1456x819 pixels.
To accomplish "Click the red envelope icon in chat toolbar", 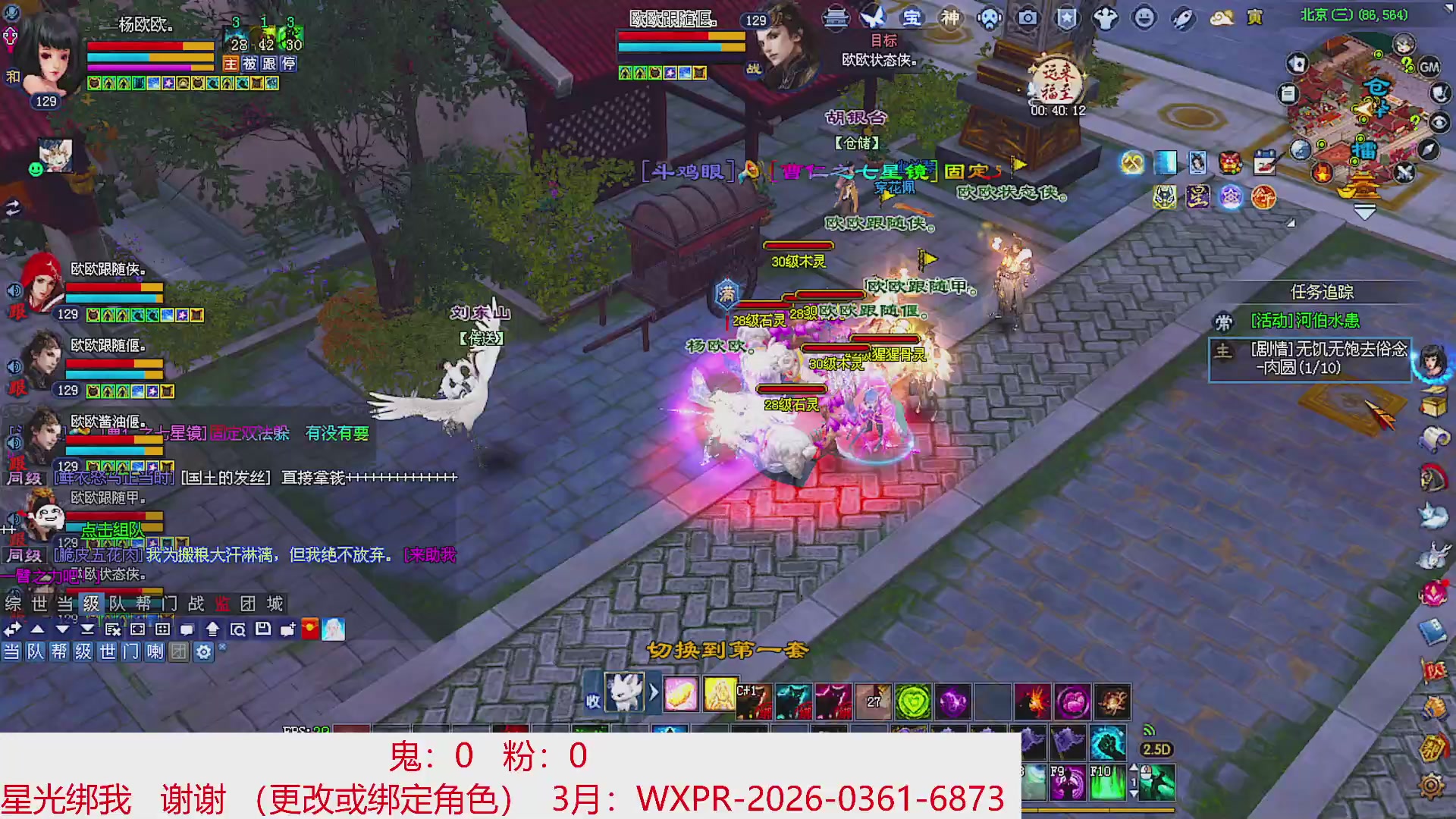I will point(309,629).
